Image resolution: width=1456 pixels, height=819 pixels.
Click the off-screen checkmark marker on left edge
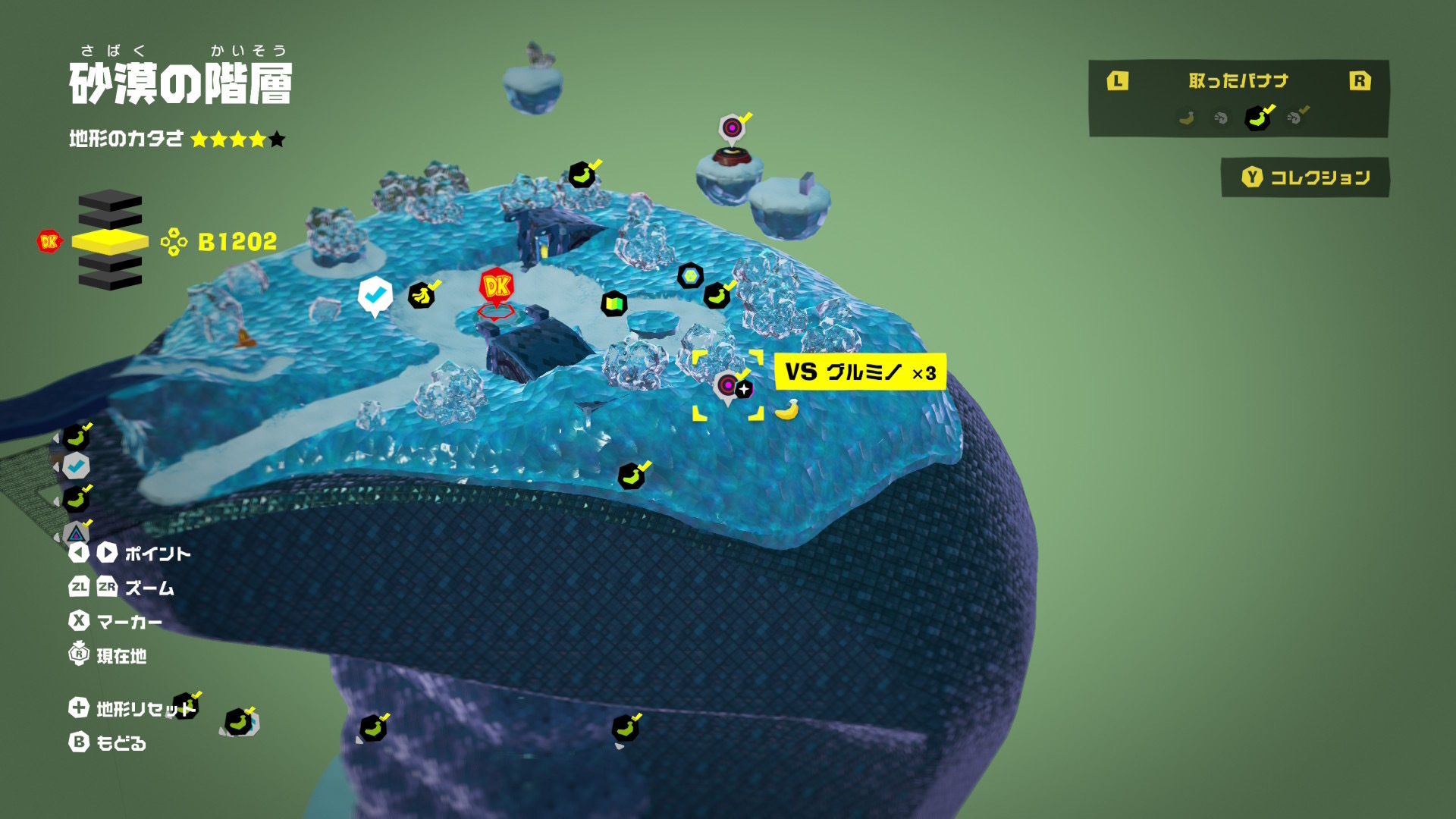(76, 466)
